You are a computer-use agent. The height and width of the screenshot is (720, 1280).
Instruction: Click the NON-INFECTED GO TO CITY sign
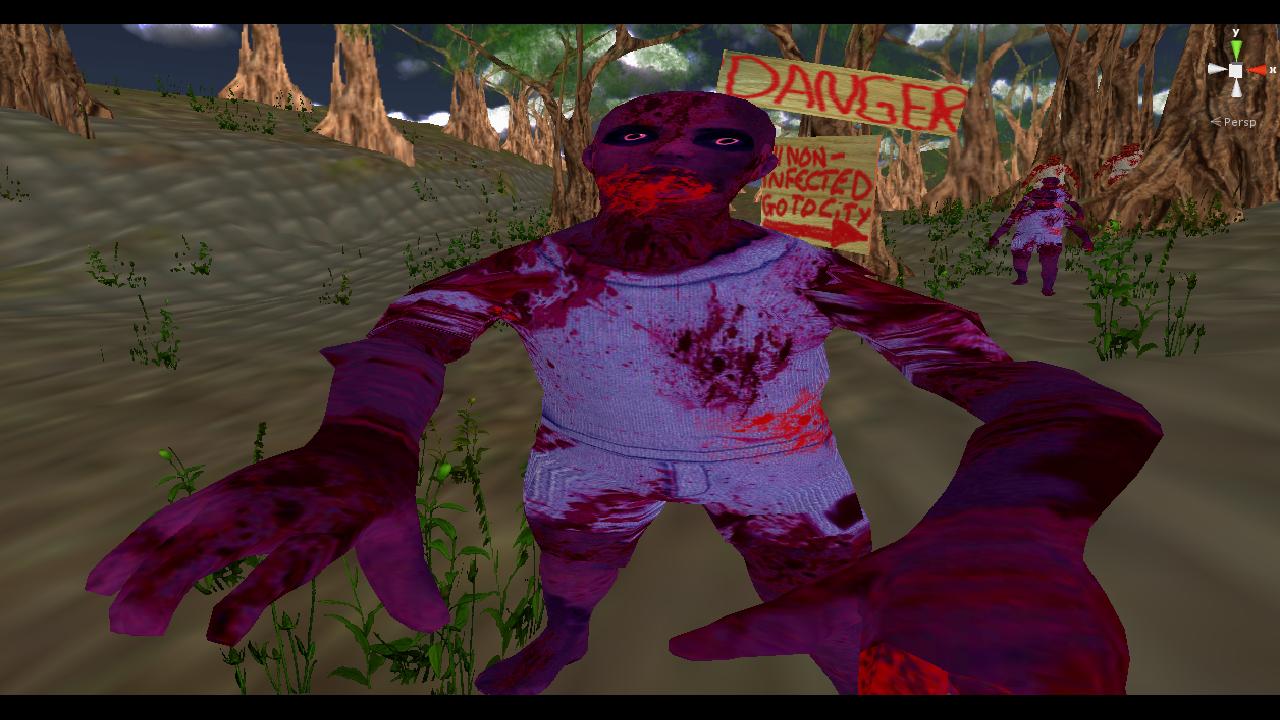(x=815, y=180)
